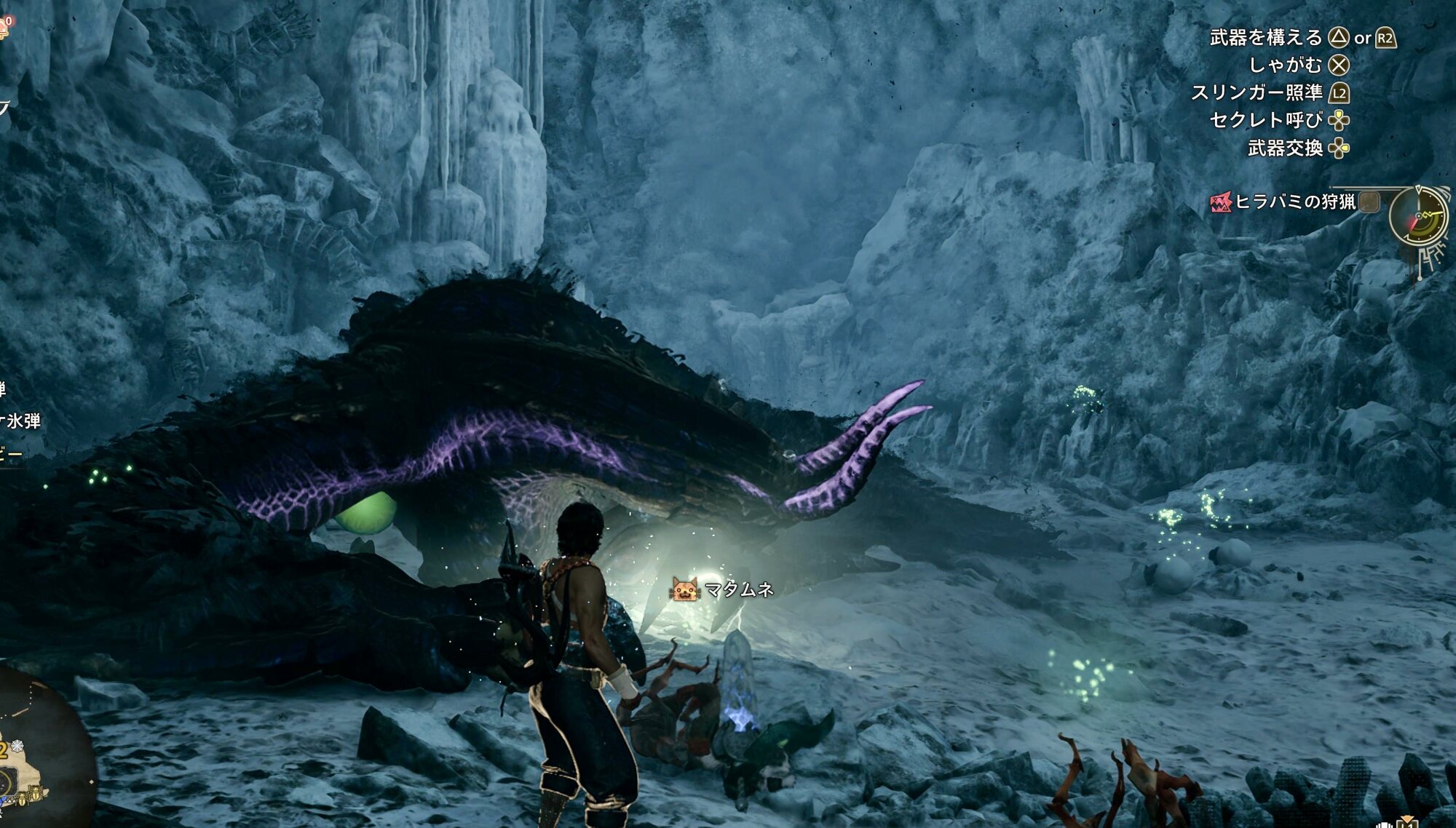Open the ヒラバミの狩猟 quest objective

(1294, 202)
